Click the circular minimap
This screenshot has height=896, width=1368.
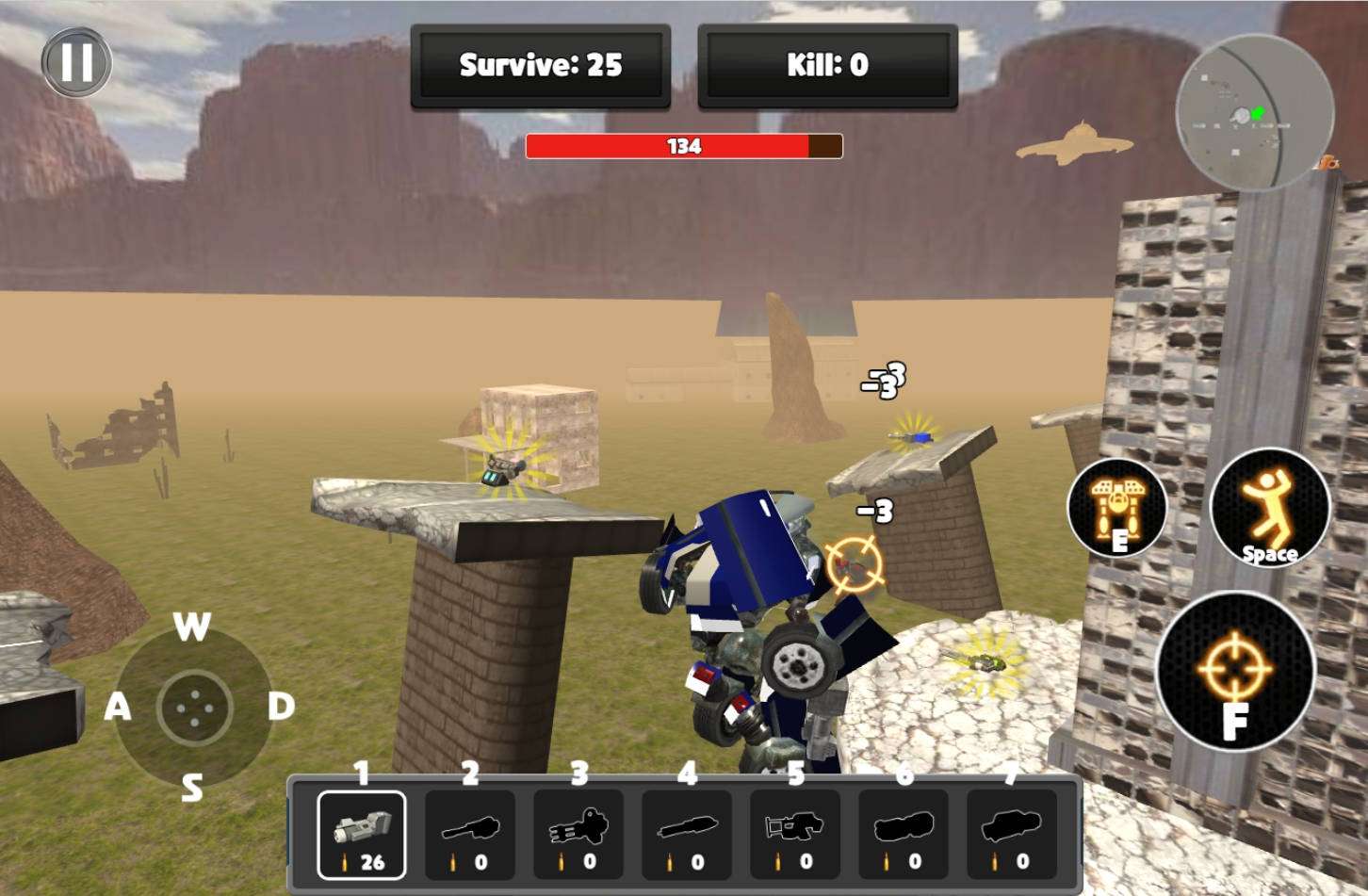(x=1254, y=113)
